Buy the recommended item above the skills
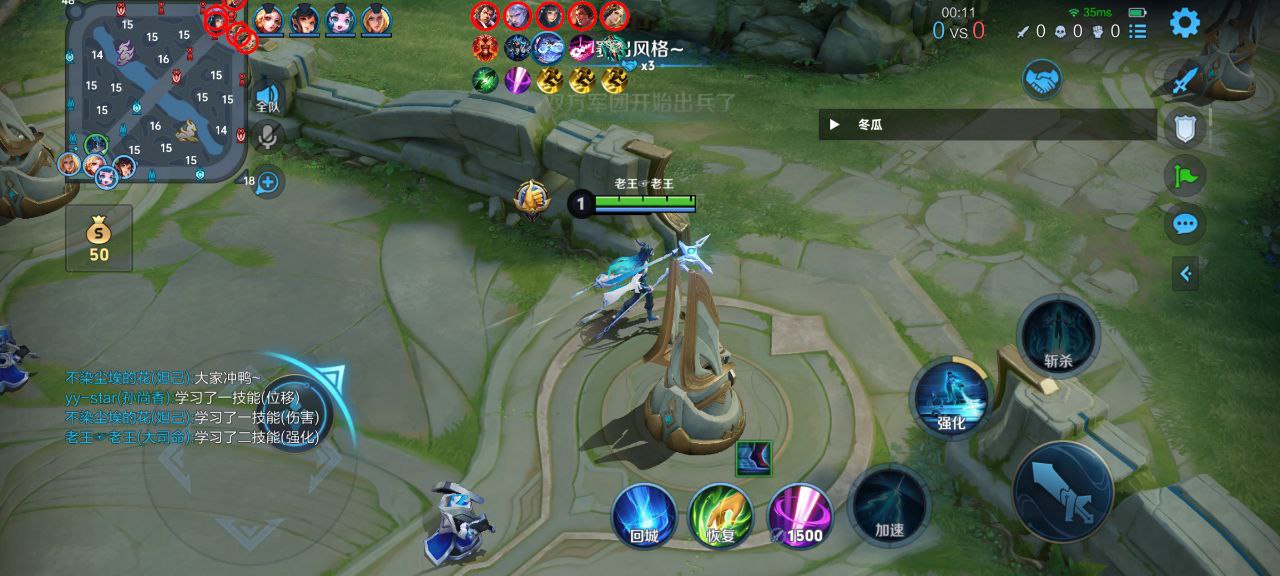The width and height of the screenshot is (1280, 576). click(x=753, y=458)
